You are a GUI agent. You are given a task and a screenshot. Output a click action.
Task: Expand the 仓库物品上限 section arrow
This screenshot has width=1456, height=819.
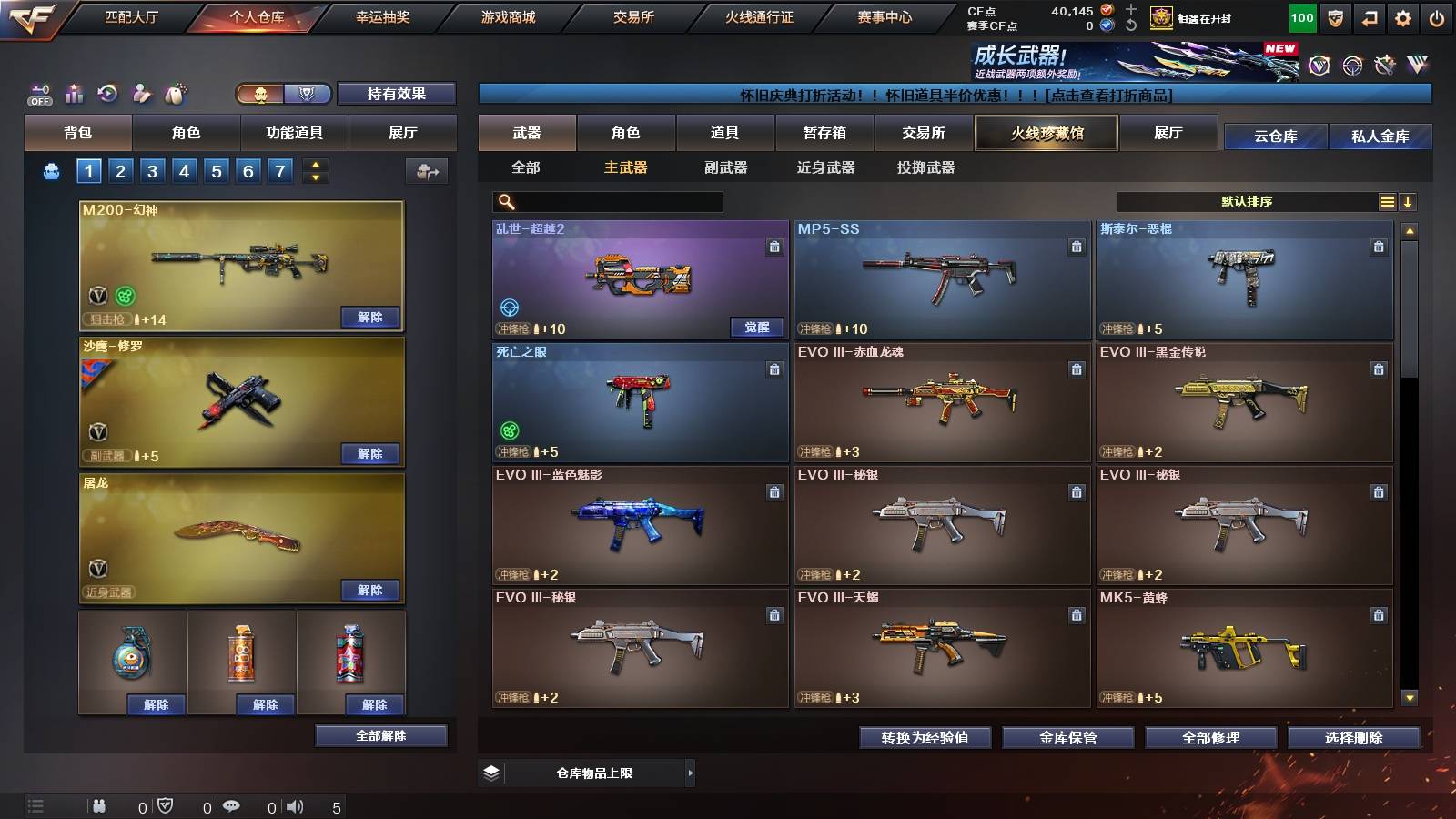(x=691, y=771)
